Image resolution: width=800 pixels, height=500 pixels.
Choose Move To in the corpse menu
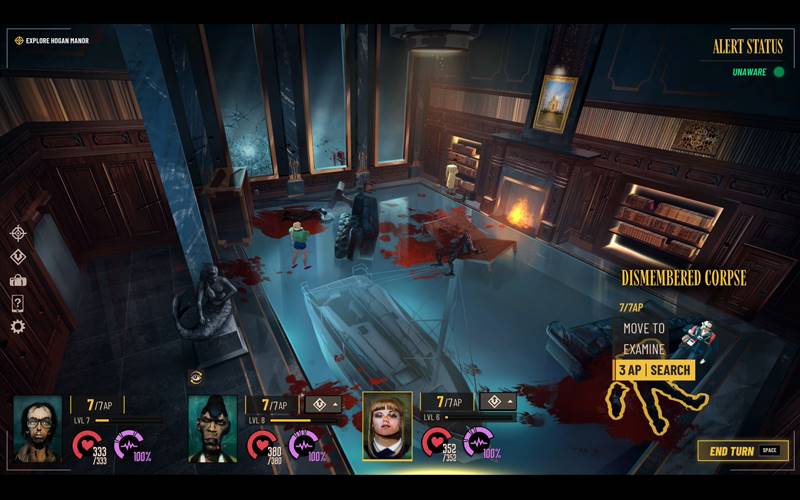coord(644,328)
